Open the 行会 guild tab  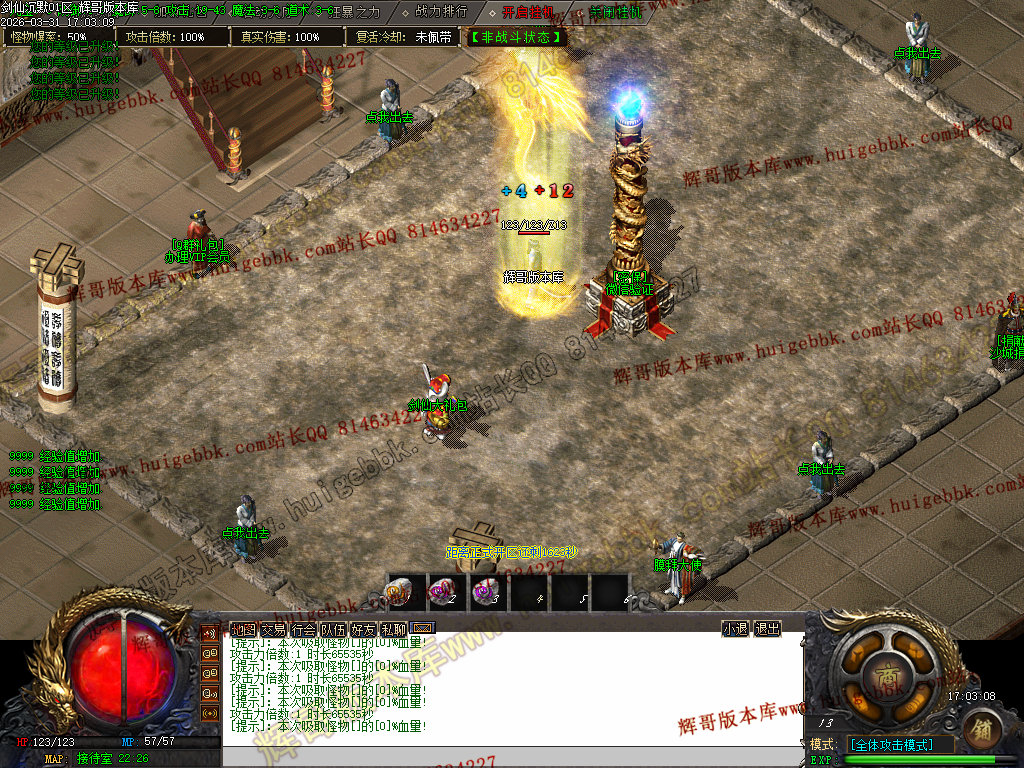tap(303, 629)
